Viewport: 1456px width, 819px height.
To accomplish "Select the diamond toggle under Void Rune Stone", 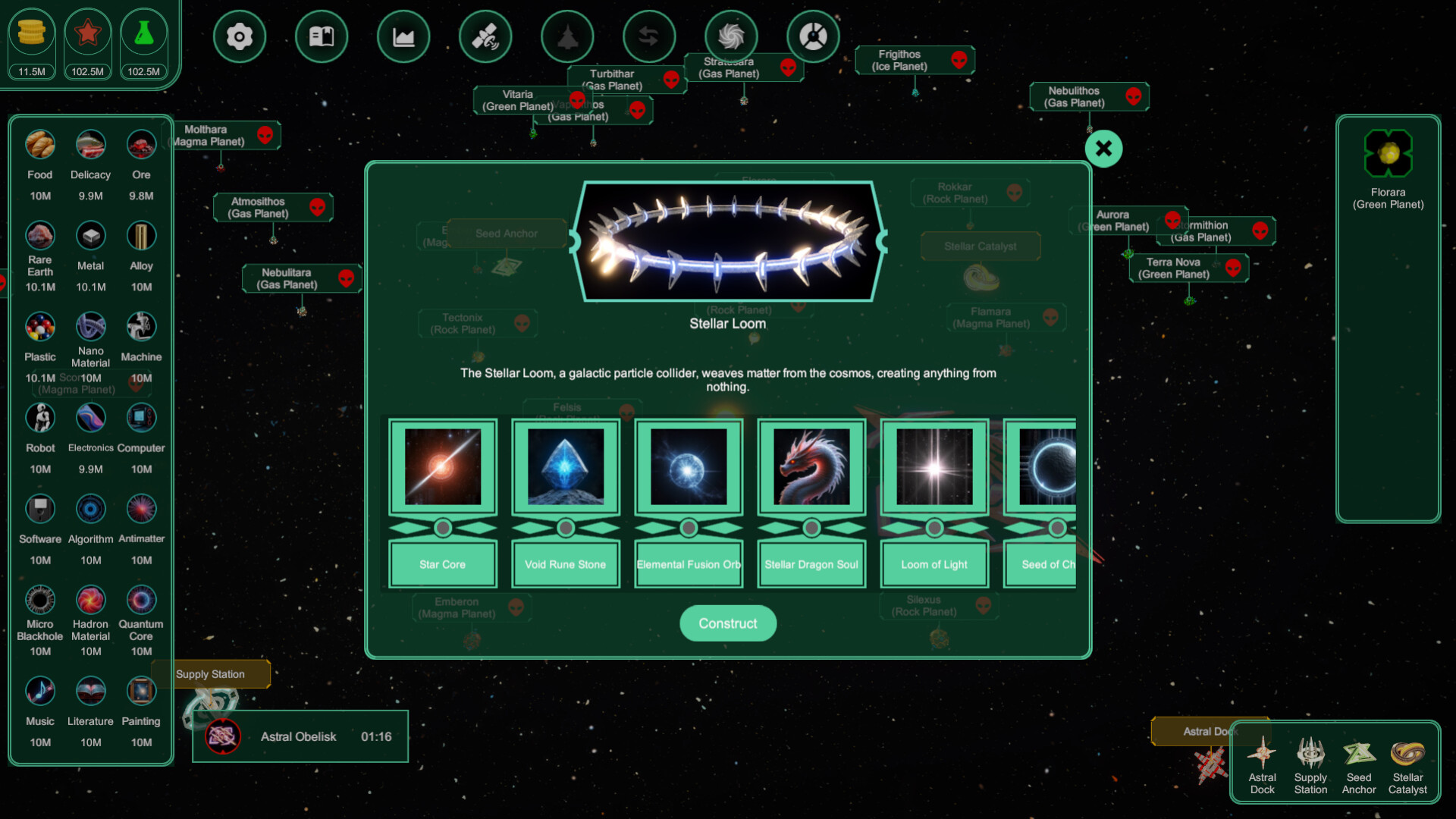I will 565,526.
